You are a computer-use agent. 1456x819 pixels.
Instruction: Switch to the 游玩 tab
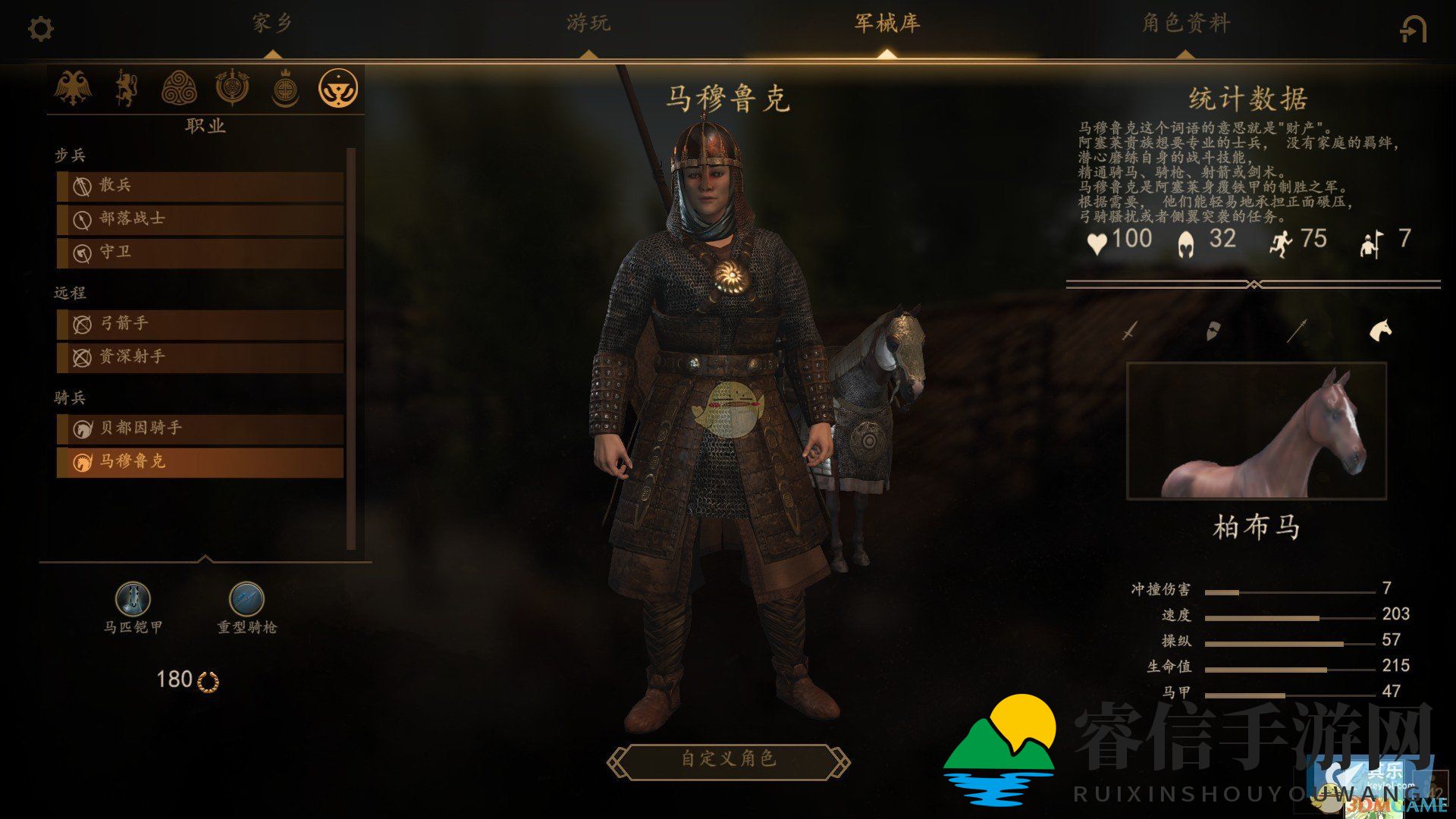[x=588, y=24]
